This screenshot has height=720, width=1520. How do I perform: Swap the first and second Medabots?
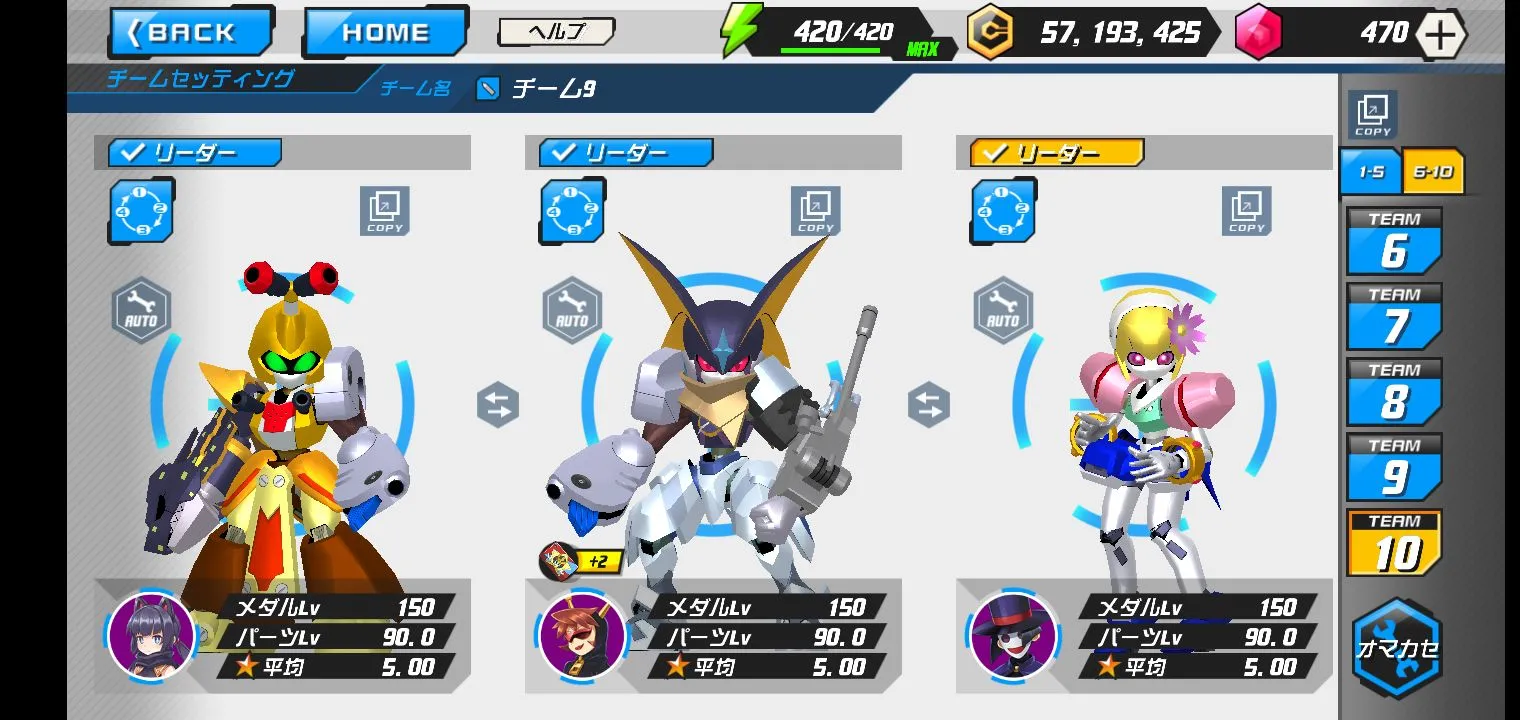click(x=498, y=406)
